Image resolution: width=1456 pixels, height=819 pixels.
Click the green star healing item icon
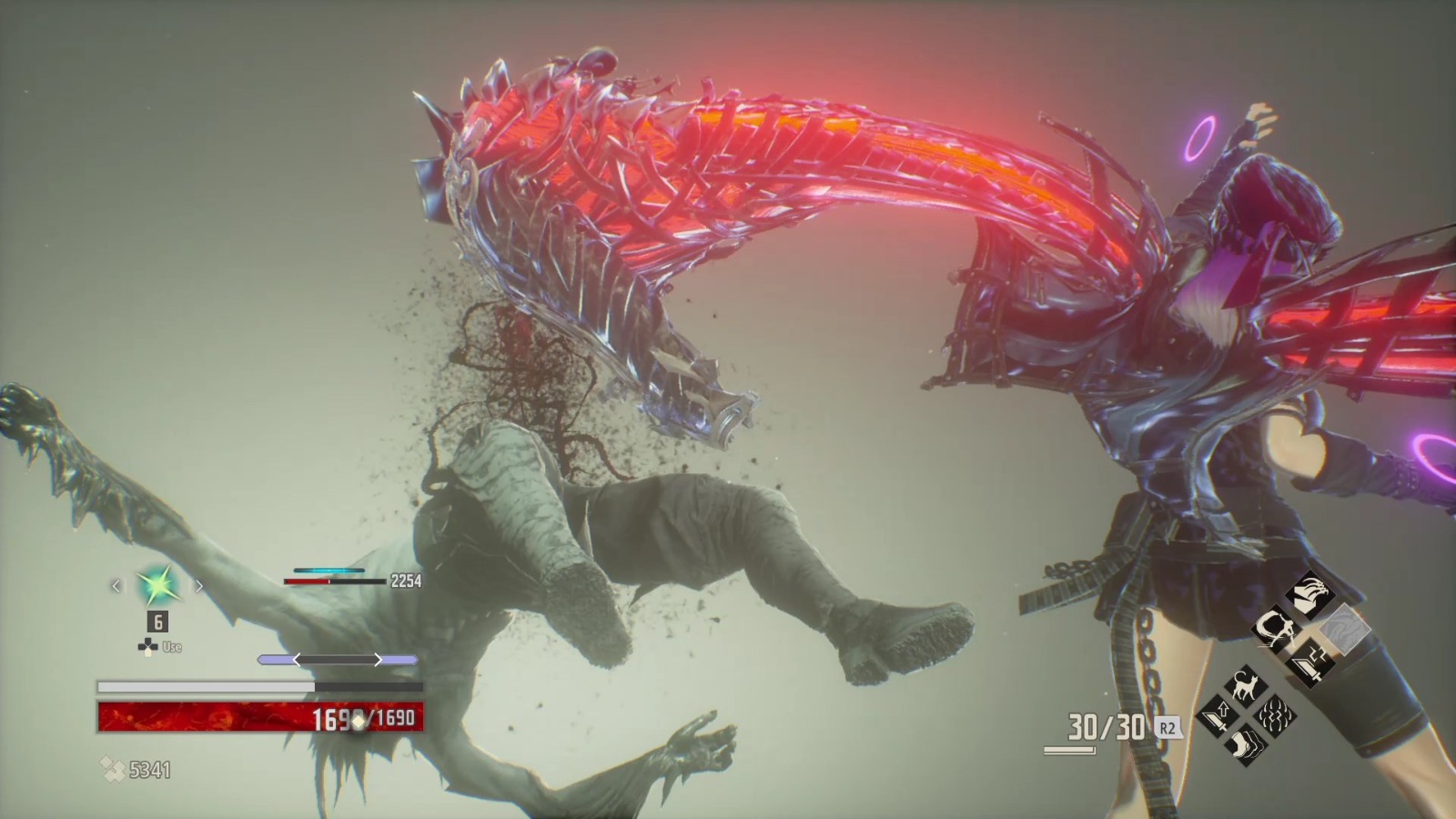(157, 585)
